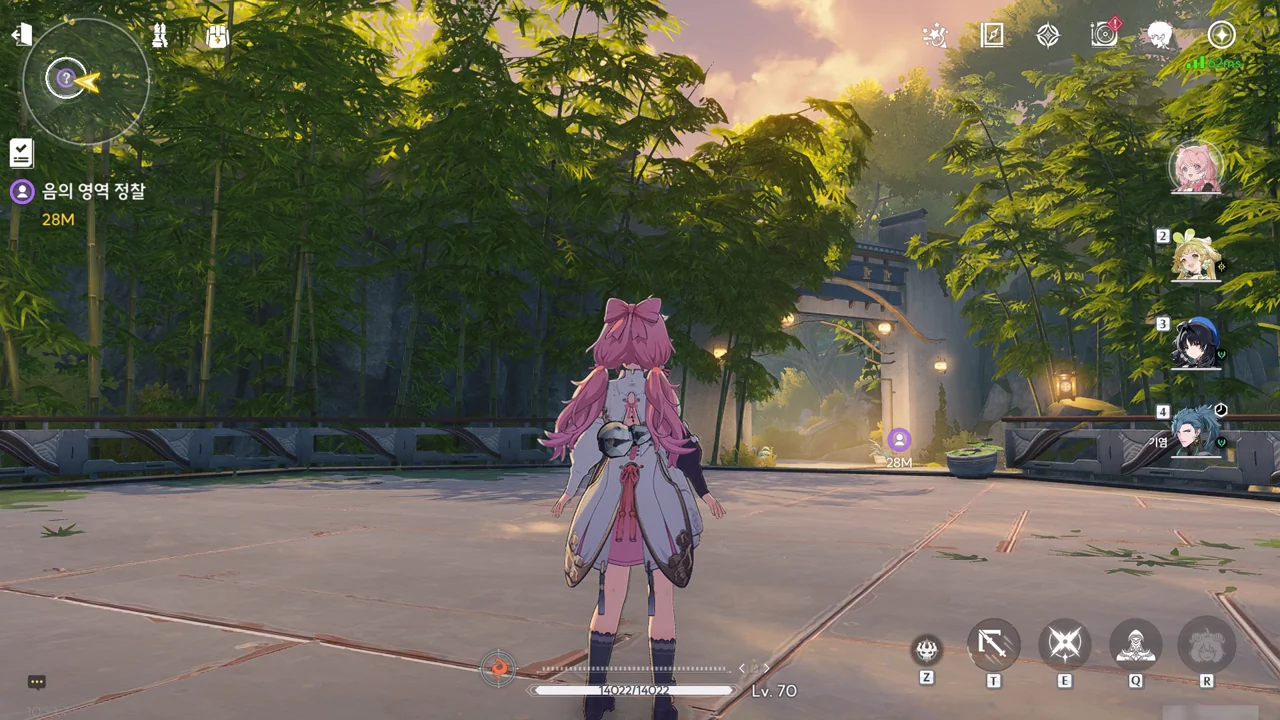Screen dimensions: 1280x720
Task: Click the circled star icon
Action: [1221, 35]
